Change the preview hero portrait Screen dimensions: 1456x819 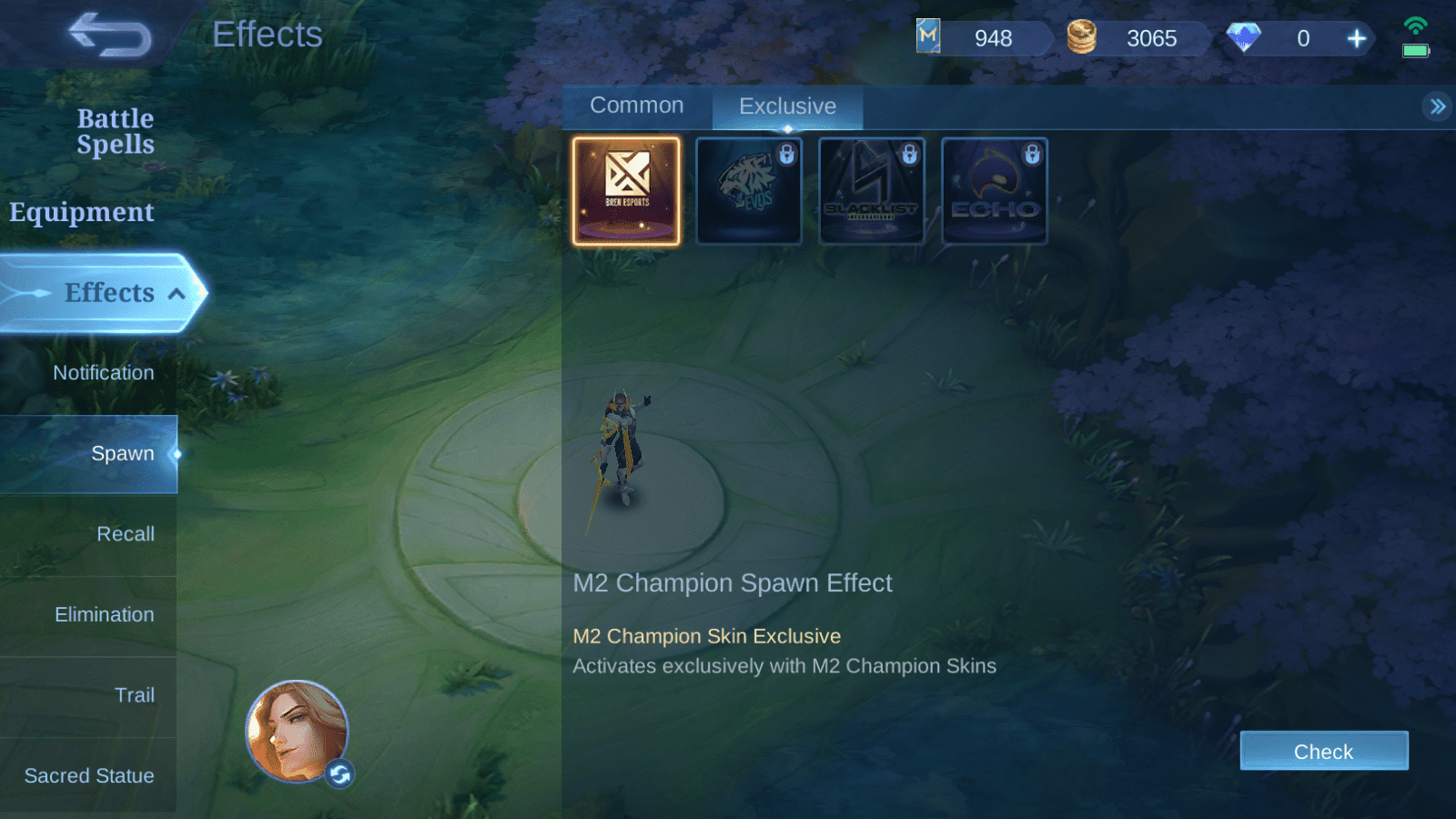[339, 774]
